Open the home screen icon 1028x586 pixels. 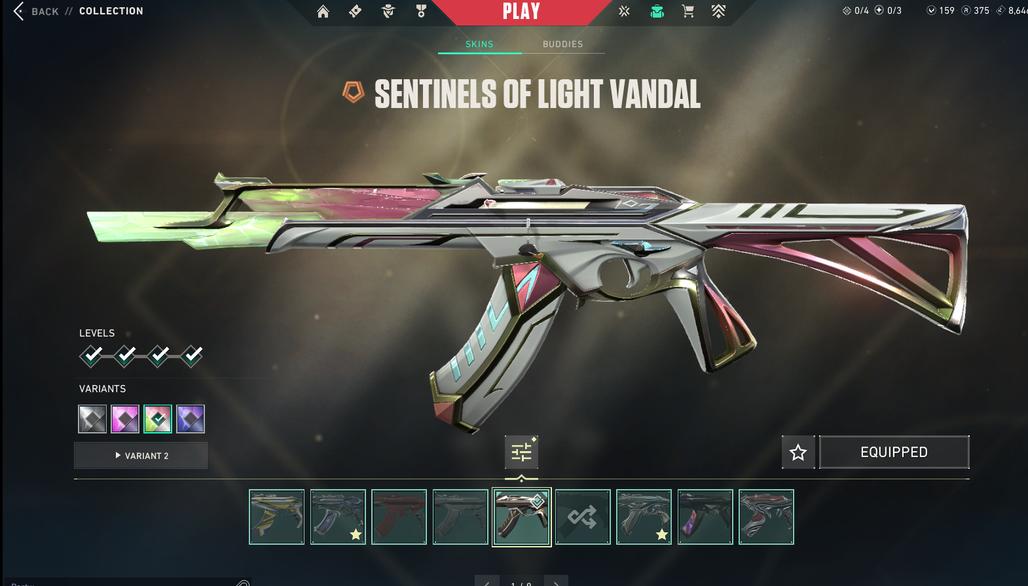pyautogui.click(x=323, y=12)
